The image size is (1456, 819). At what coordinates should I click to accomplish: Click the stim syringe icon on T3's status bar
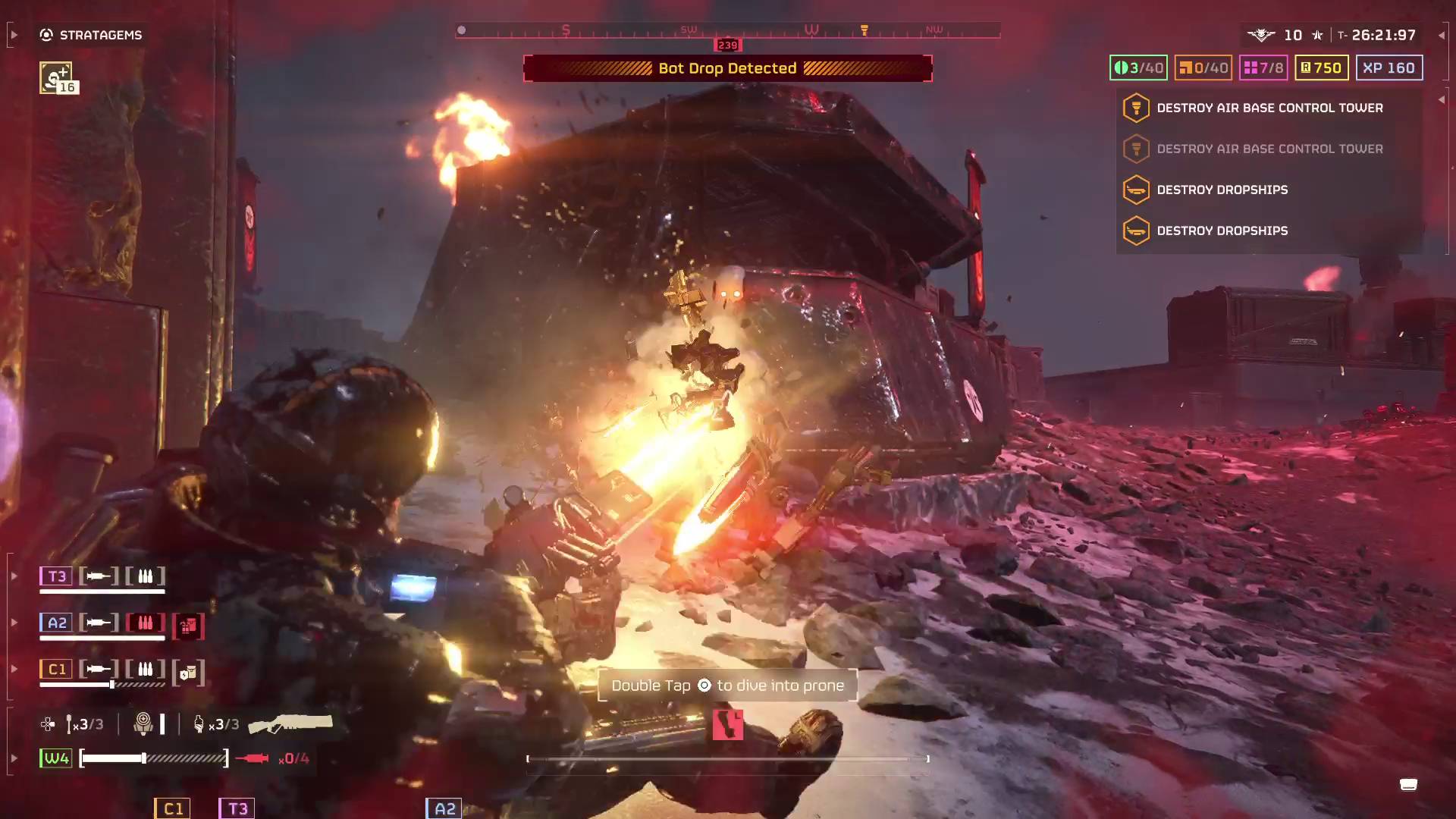[99, 576]
